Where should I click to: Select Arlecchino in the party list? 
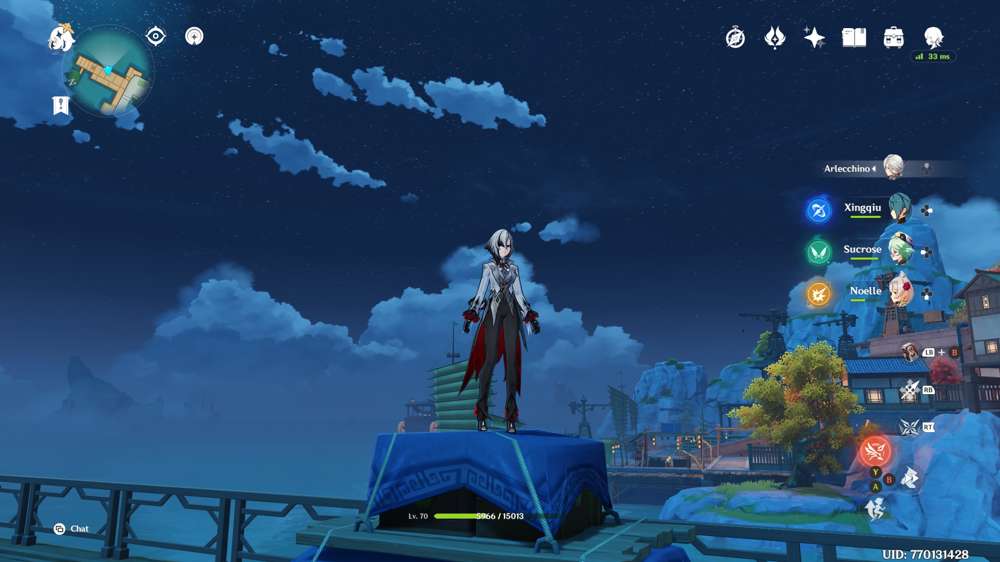point(892,168)
